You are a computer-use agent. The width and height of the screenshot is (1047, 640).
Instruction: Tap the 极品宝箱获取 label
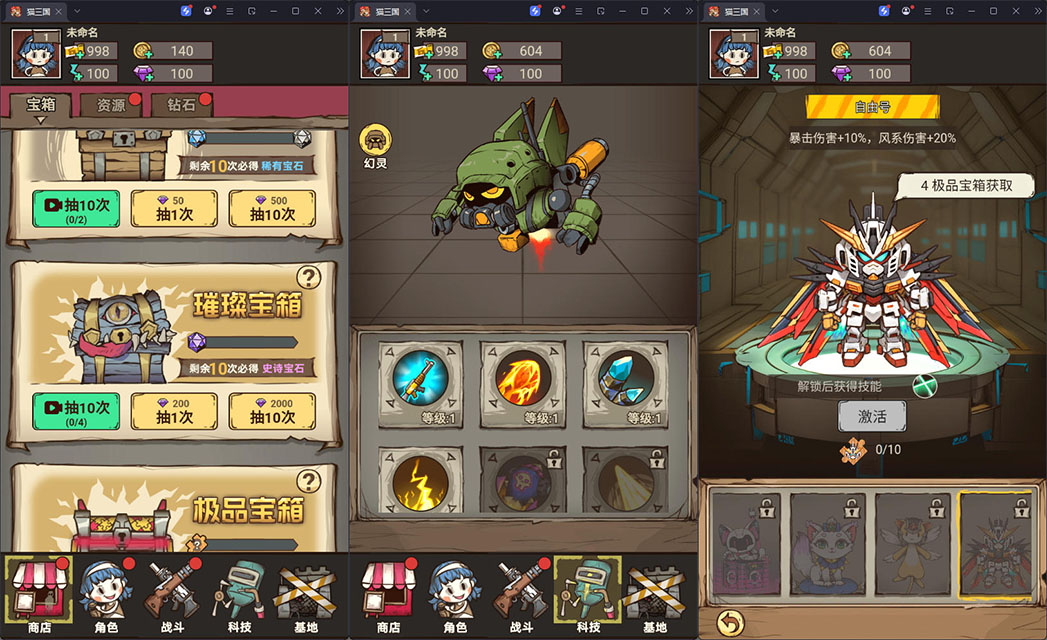[x=963, y=185]
